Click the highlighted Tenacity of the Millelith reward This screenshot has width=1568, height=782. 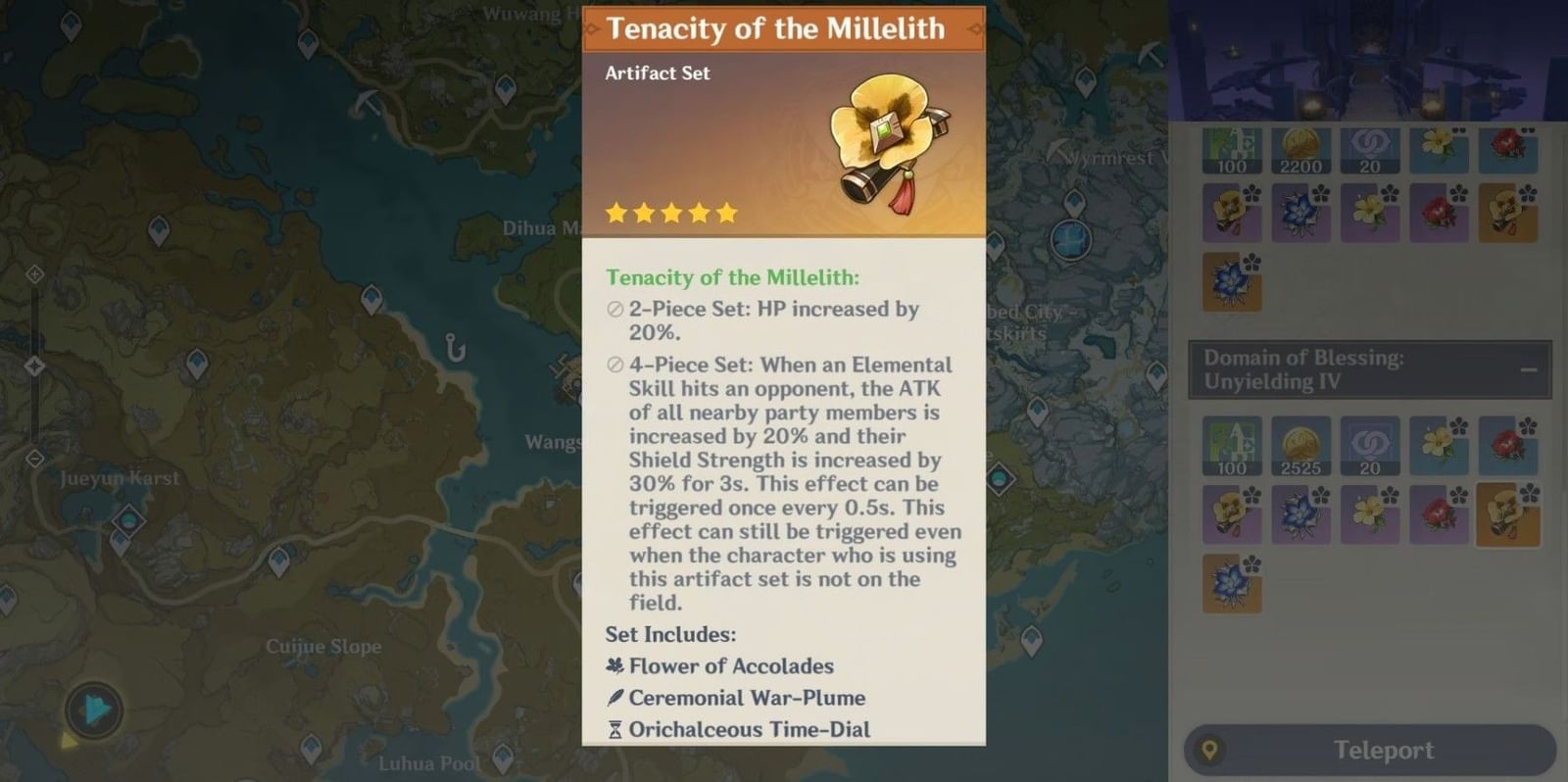click(x=1507, y=513)
